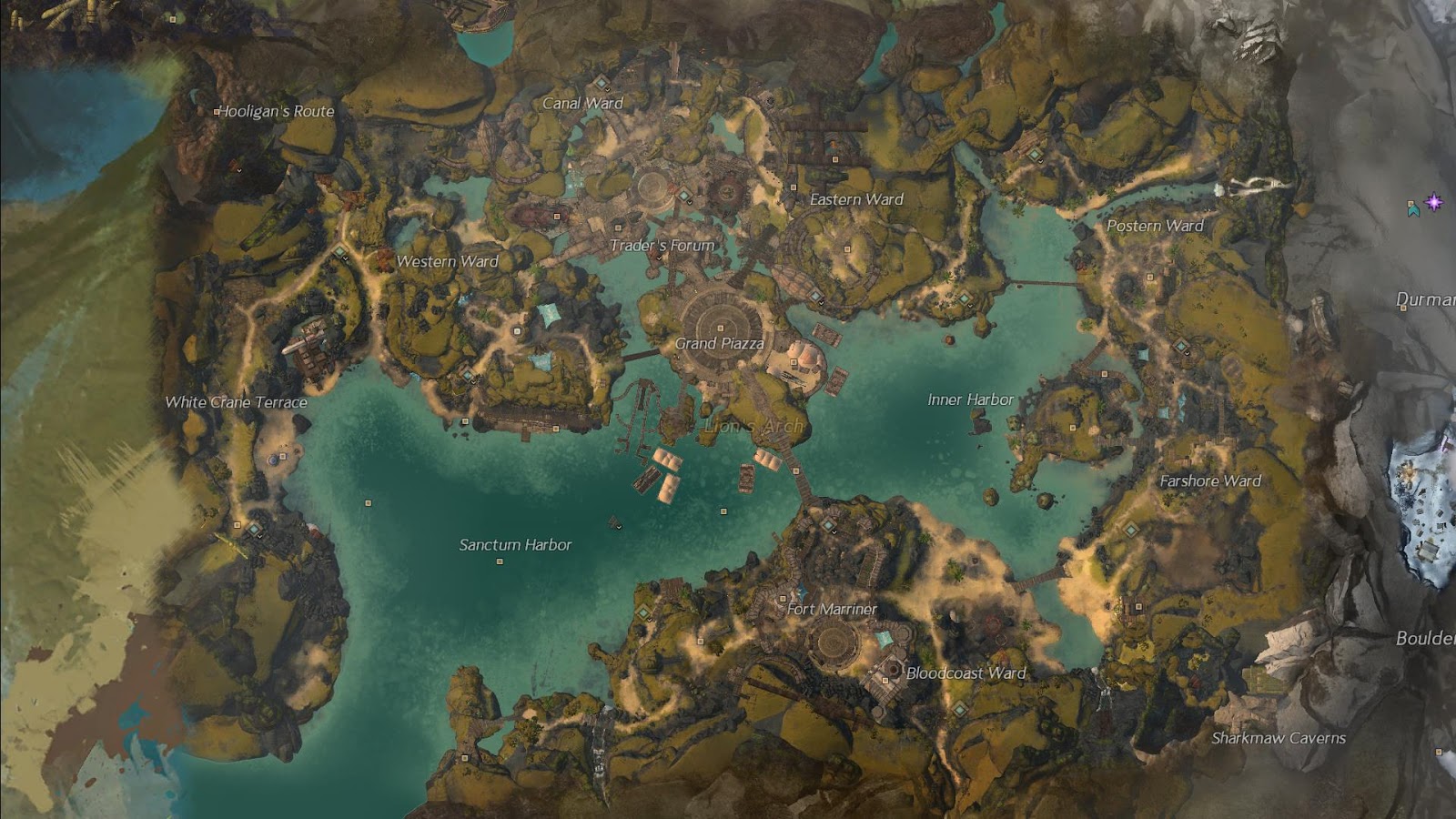
Task: Click the White Crane Terrace waypoint
Action: (254, 530)
